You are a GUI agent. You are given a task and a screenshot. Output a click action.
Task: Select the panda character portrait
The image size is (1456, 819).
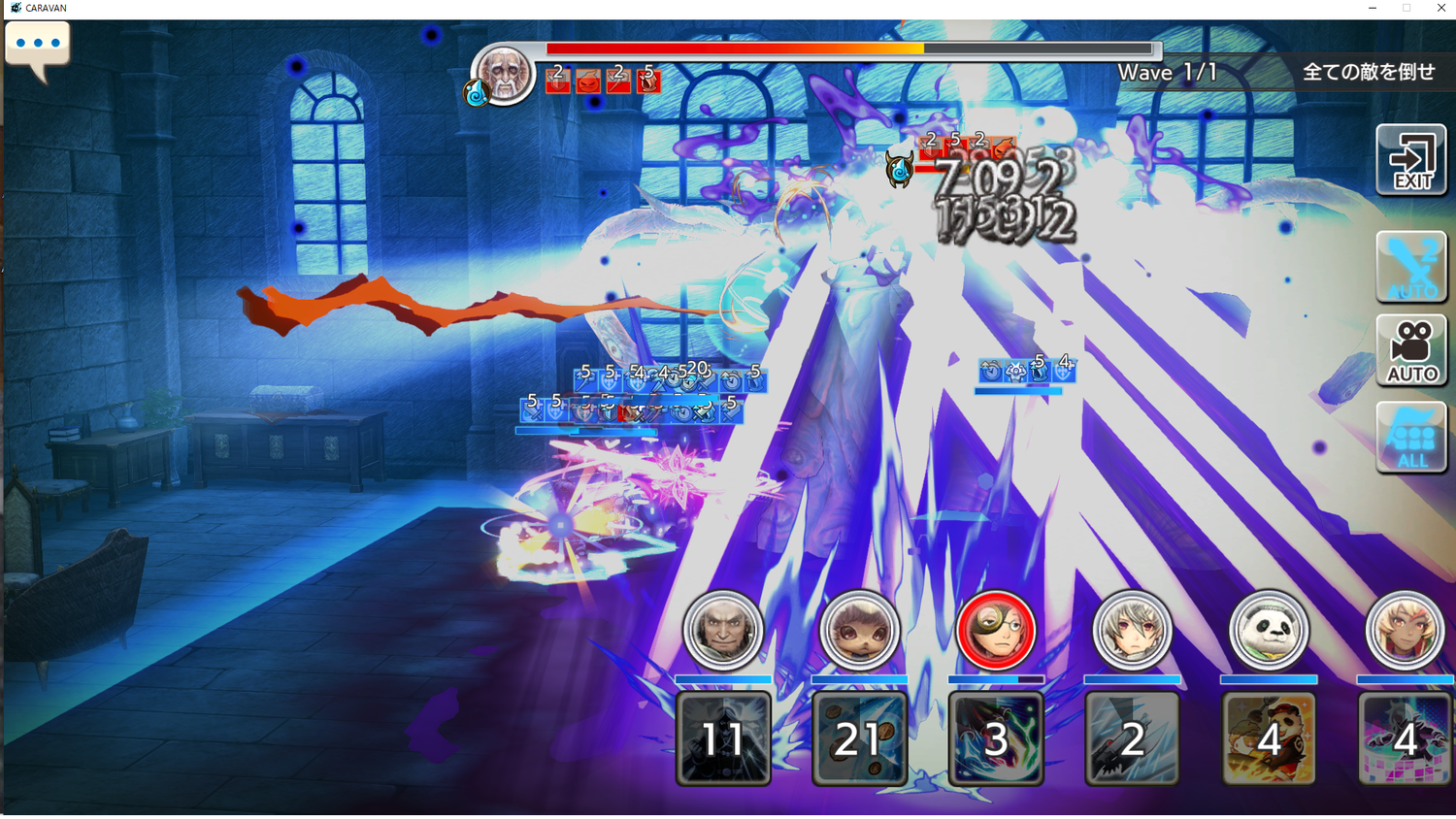[1269, 631]
